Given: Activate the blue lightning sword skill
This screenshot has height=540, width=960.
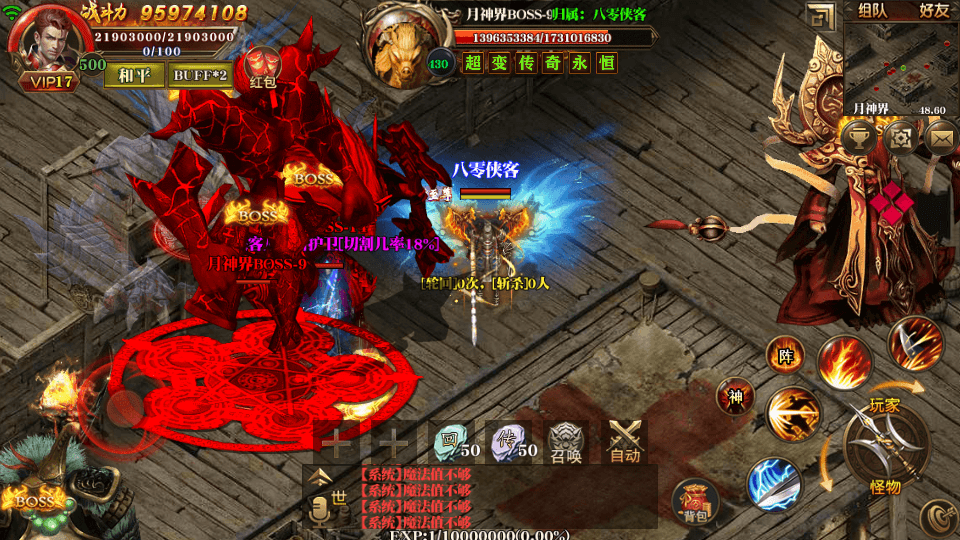Looking at the screenshot, I should [773, 483].
